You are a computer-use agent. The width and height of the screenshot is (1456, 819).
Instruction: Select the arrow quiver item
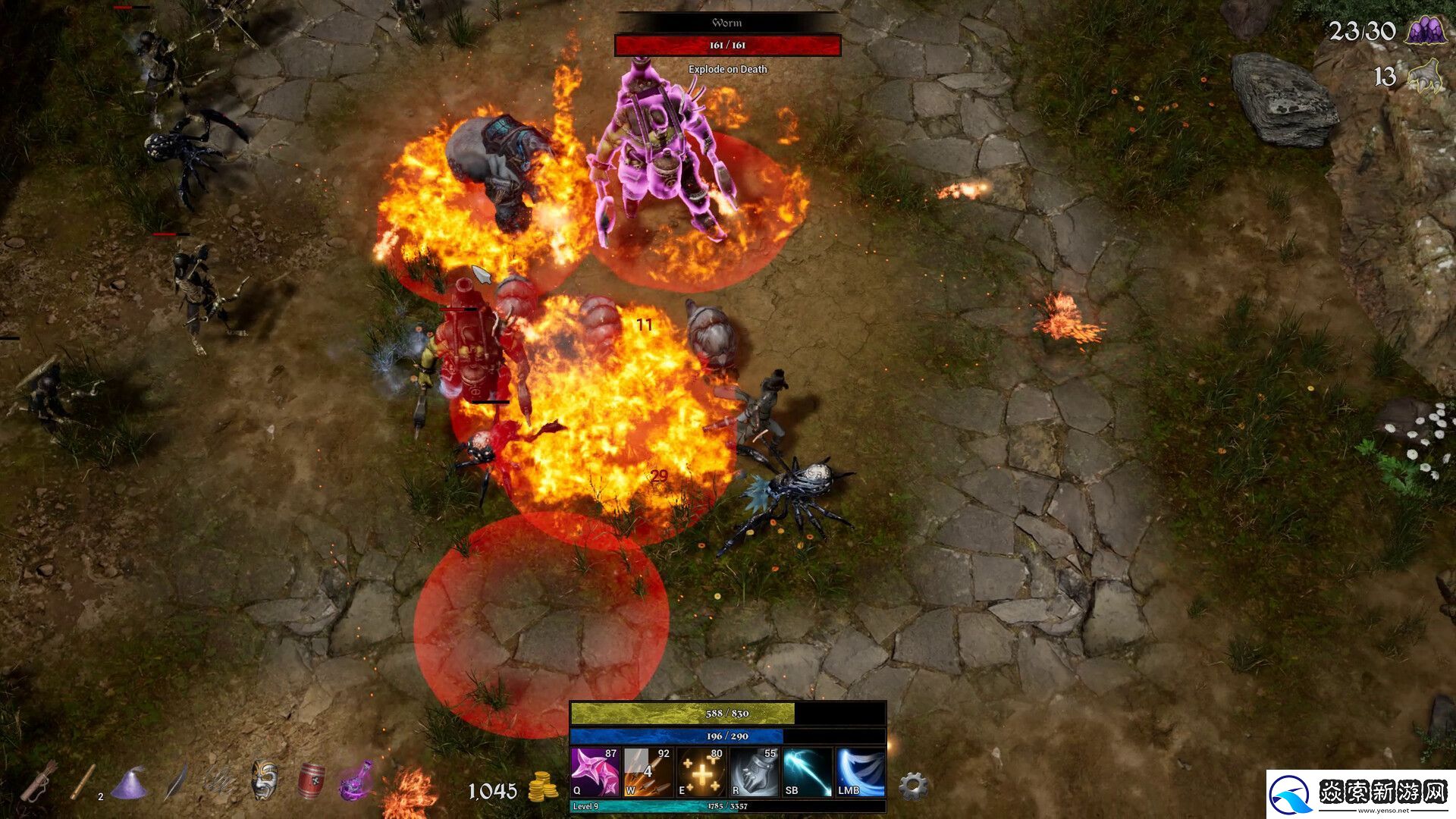(38, 781)
